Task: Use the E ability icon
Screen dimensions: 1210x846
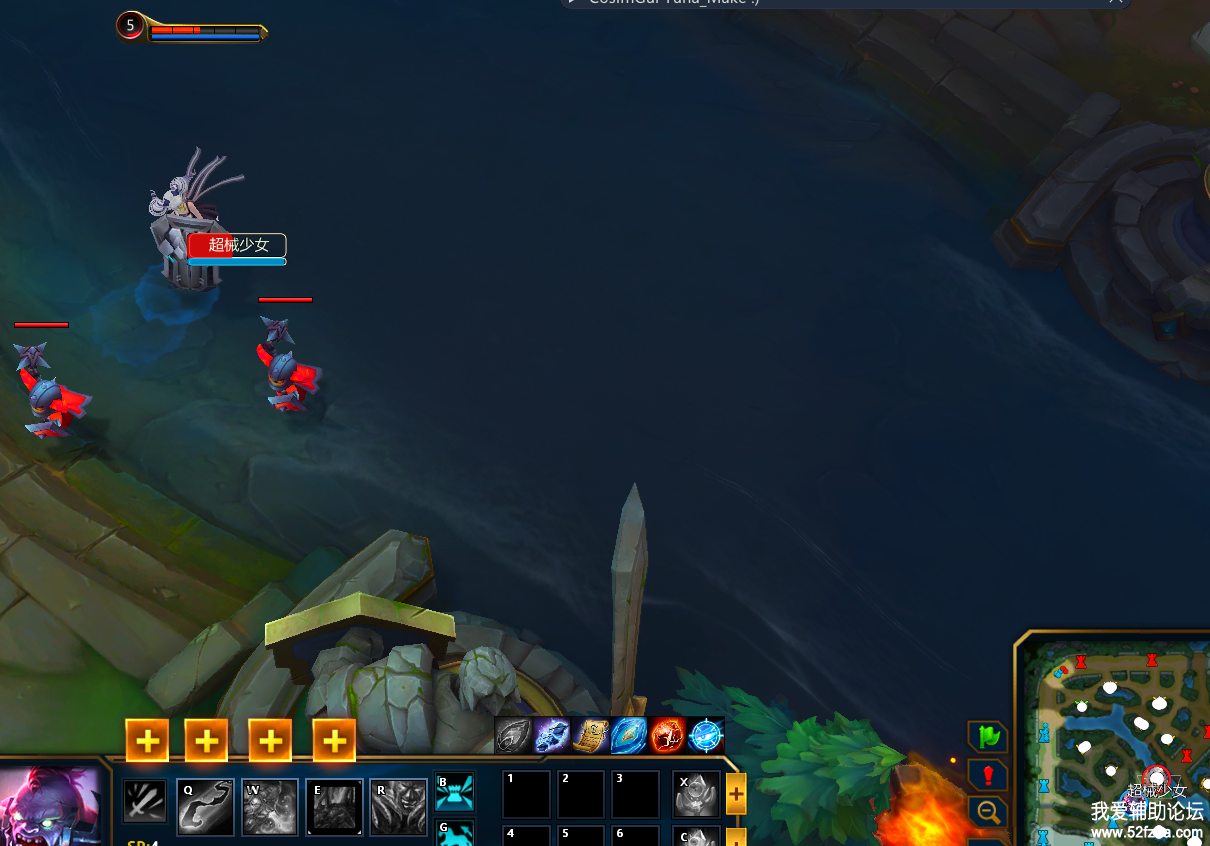Action: coord(334,807)
